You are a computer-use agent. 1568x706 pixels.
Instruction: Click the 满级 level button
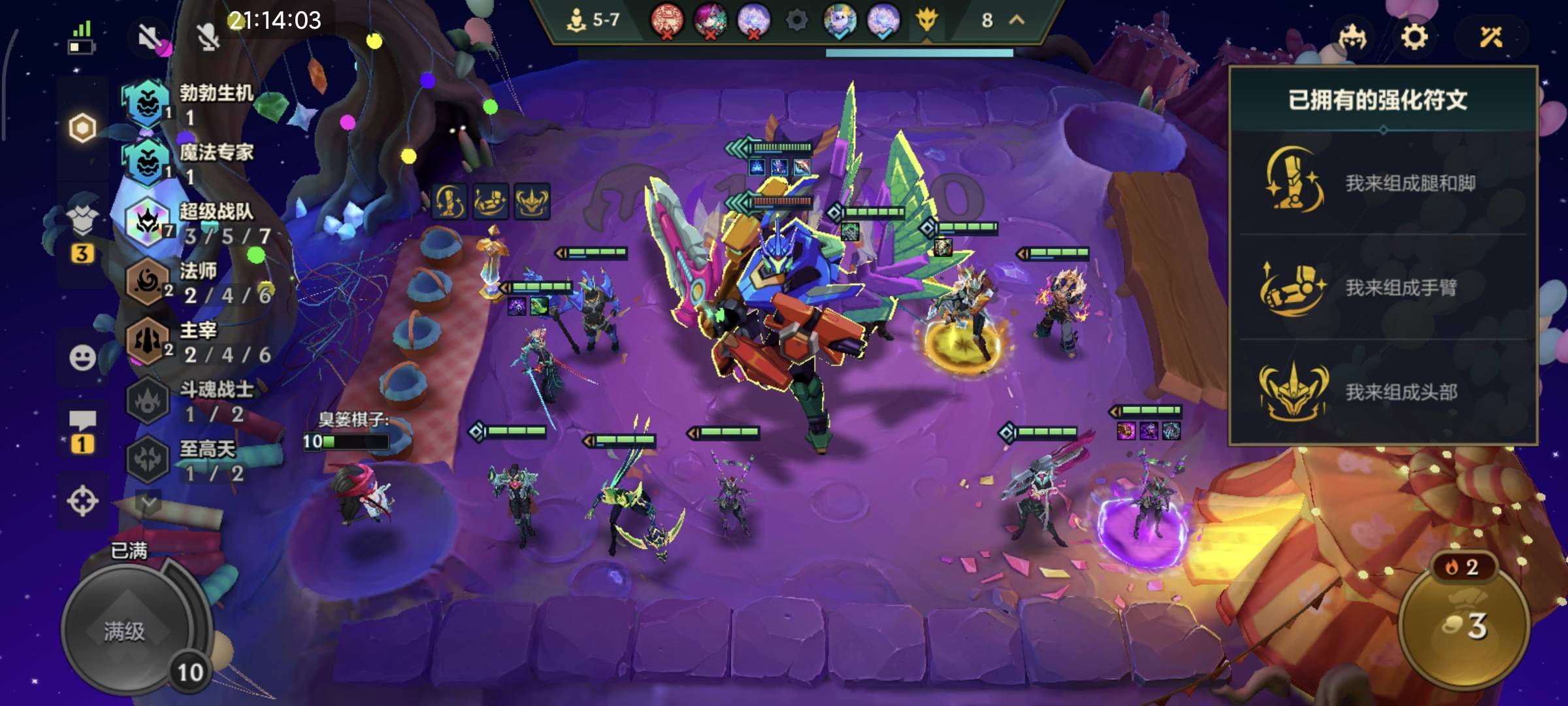point(125,631)
